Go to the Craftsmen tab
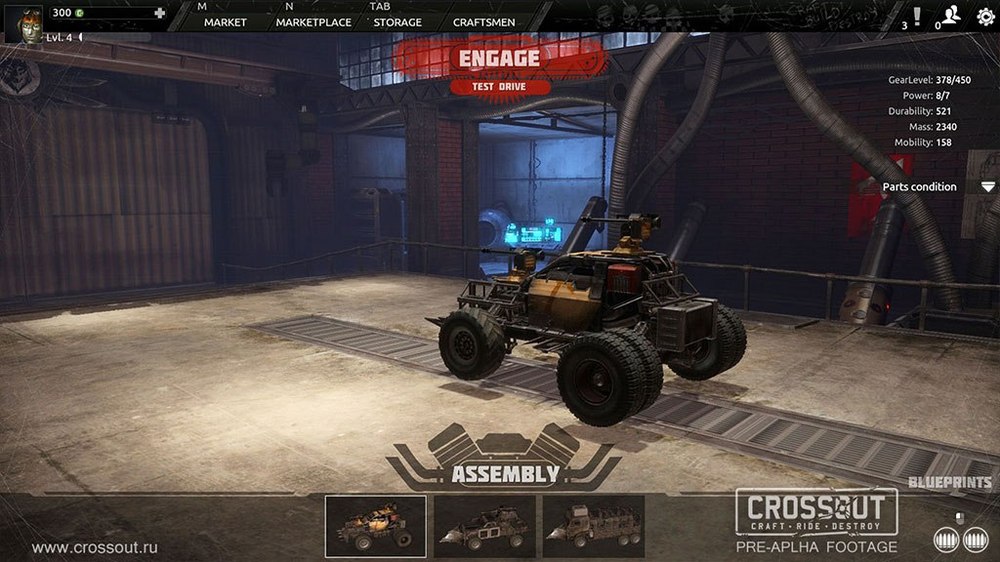This screenshot has width=1000, height=562. click(484, 22)
